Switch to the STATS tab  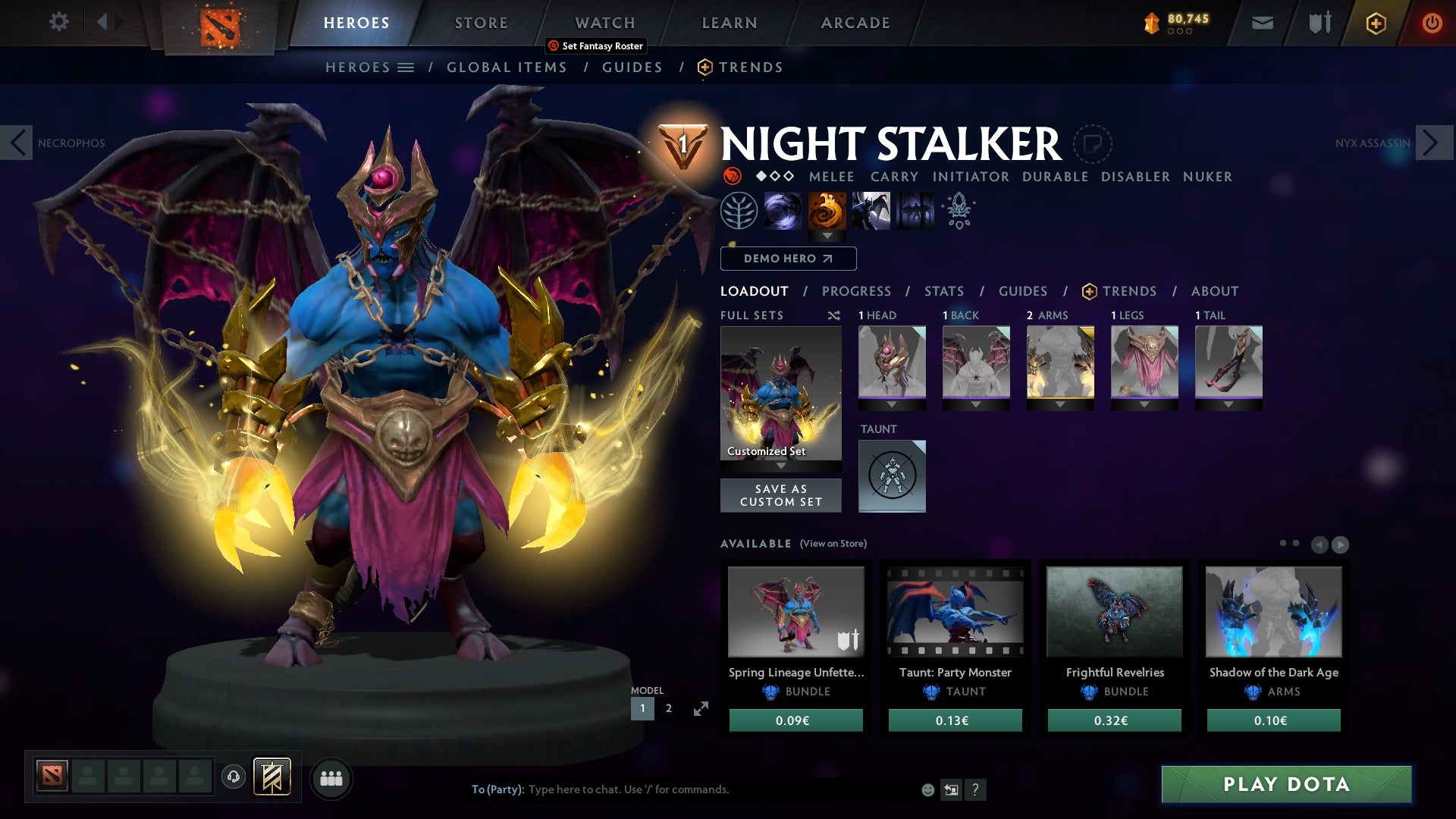point(943,291)
